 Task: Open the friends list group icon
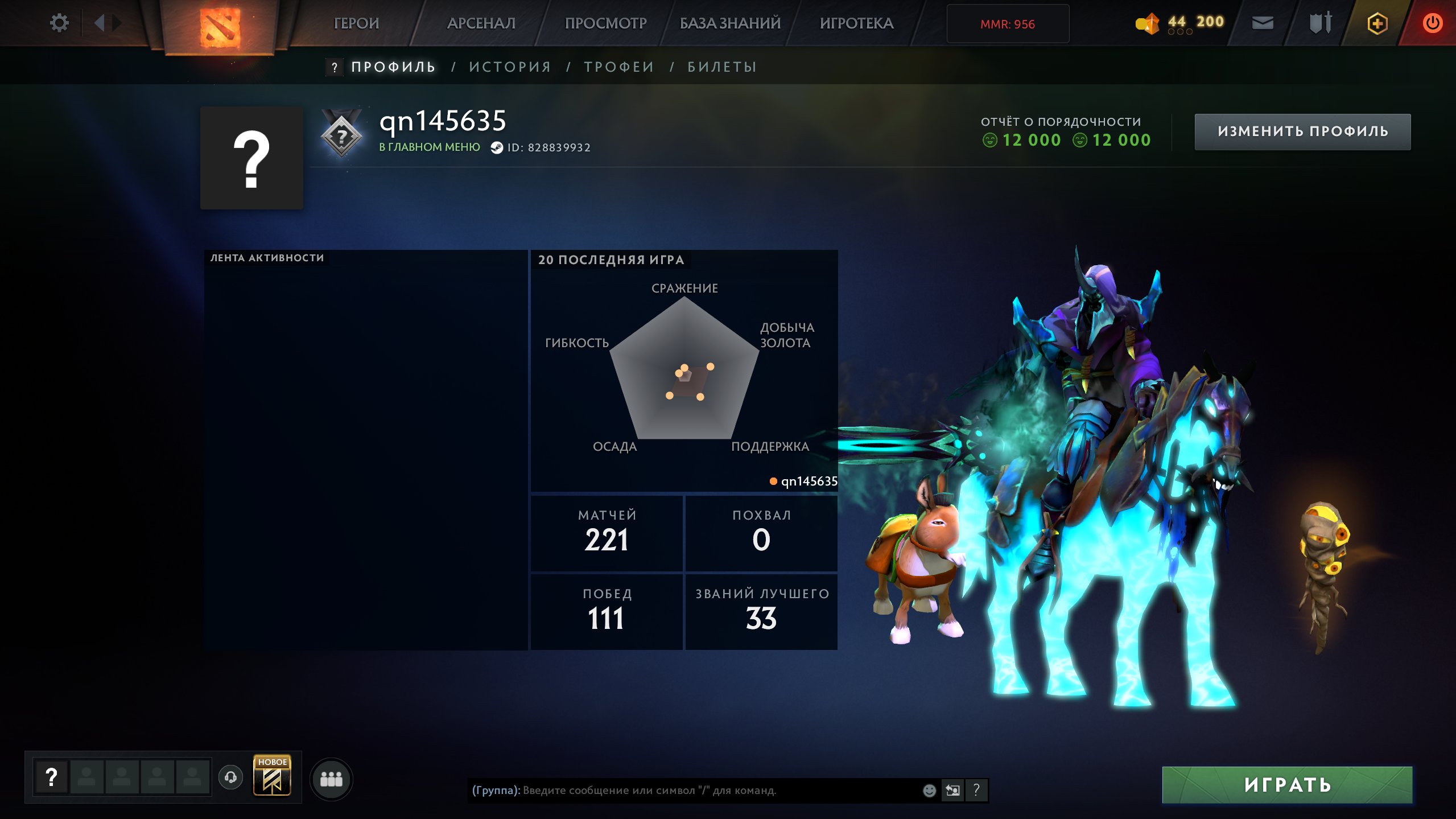[331, 779]
